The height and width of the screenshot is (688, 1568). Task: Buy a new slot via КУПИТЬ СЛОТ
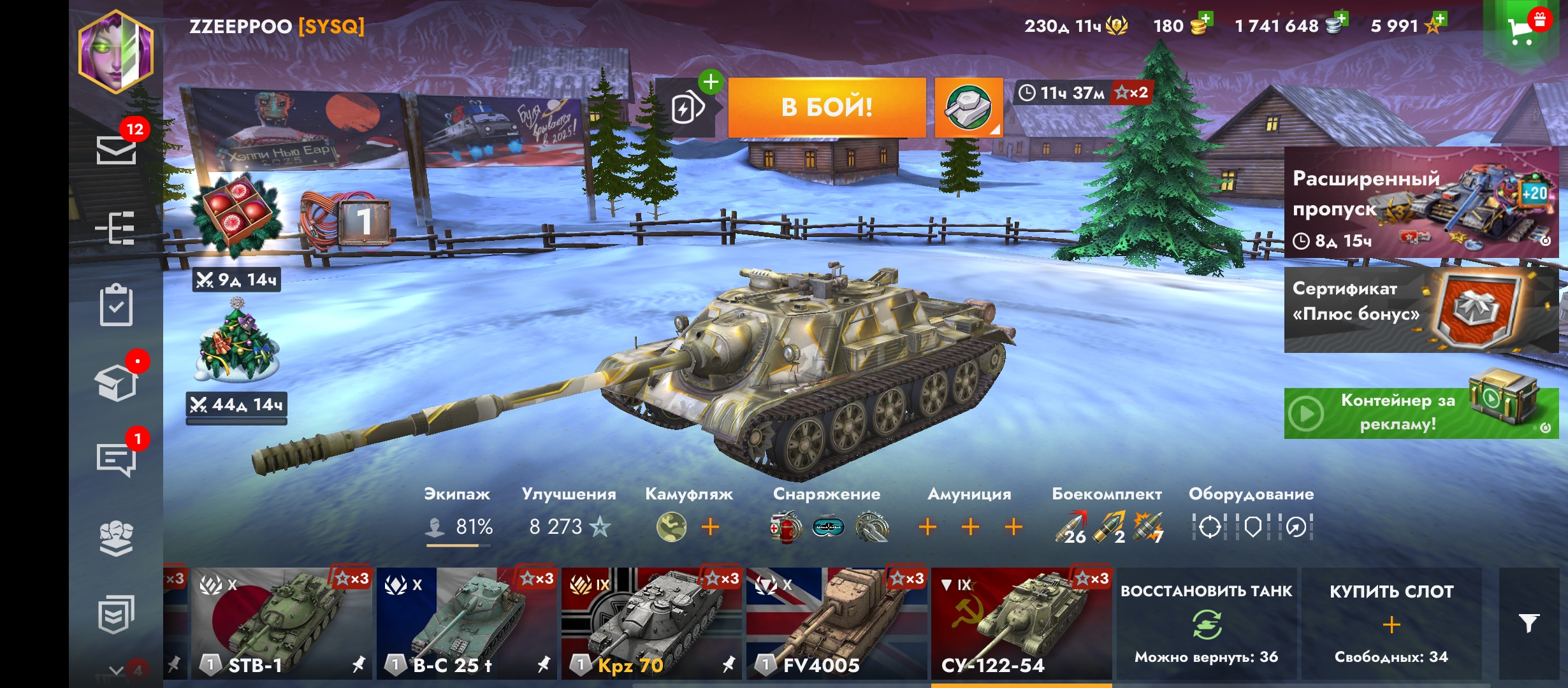pyautogui.click(x=1391, y=624)
